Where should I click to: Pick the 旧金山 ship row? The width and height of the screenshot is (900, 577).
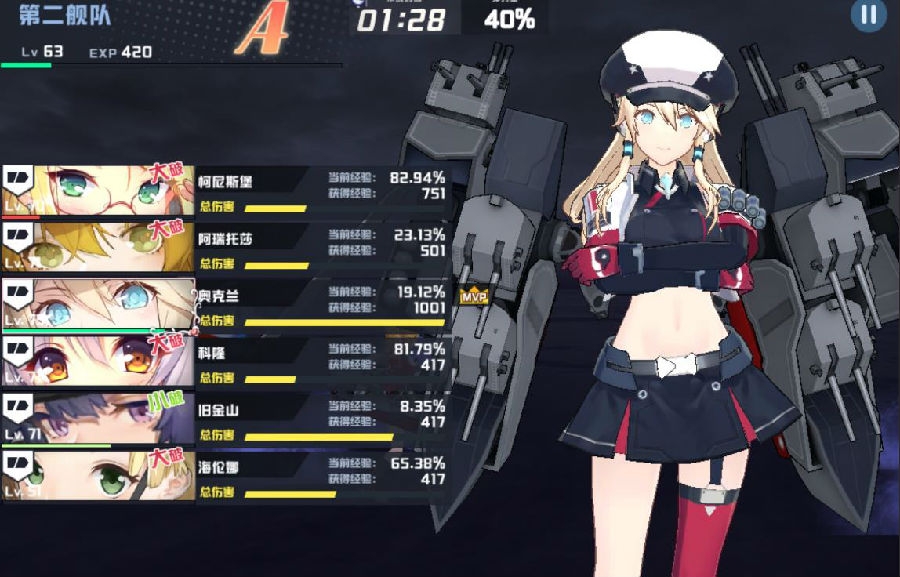(225, 419)
